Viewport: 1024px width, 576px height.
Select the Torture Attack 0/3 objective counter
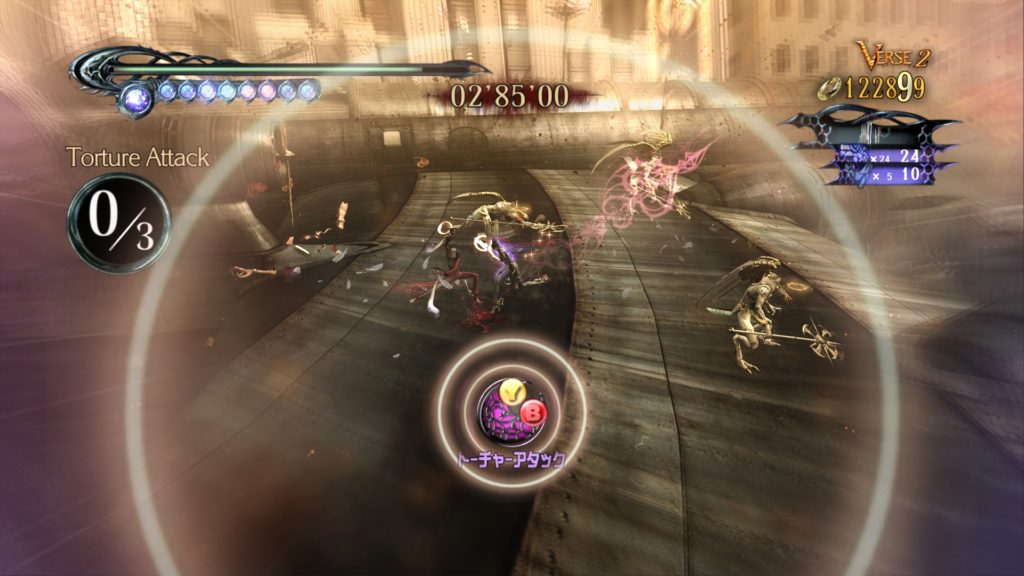tap(118, 222)
